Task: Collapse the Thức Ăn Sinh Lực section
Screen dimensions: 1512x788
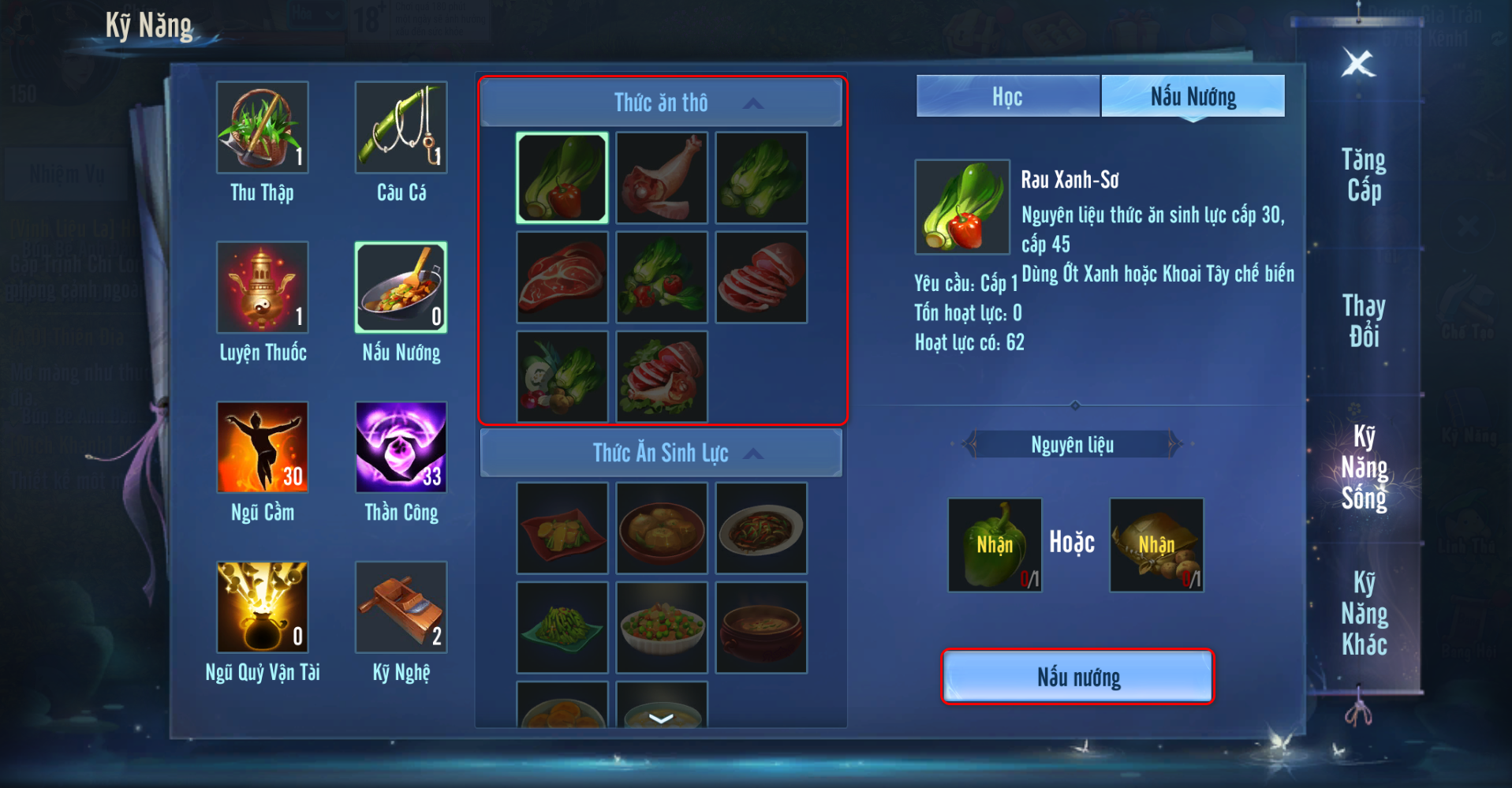Action: pos(753,454)
